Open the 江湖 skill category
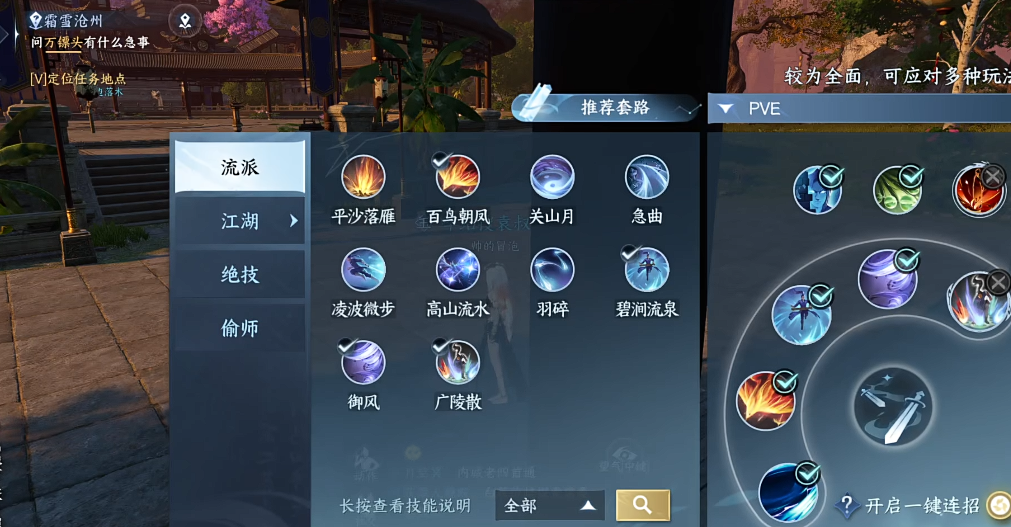The height and width of the screenshot is (527, 1011). coord(240,221)
